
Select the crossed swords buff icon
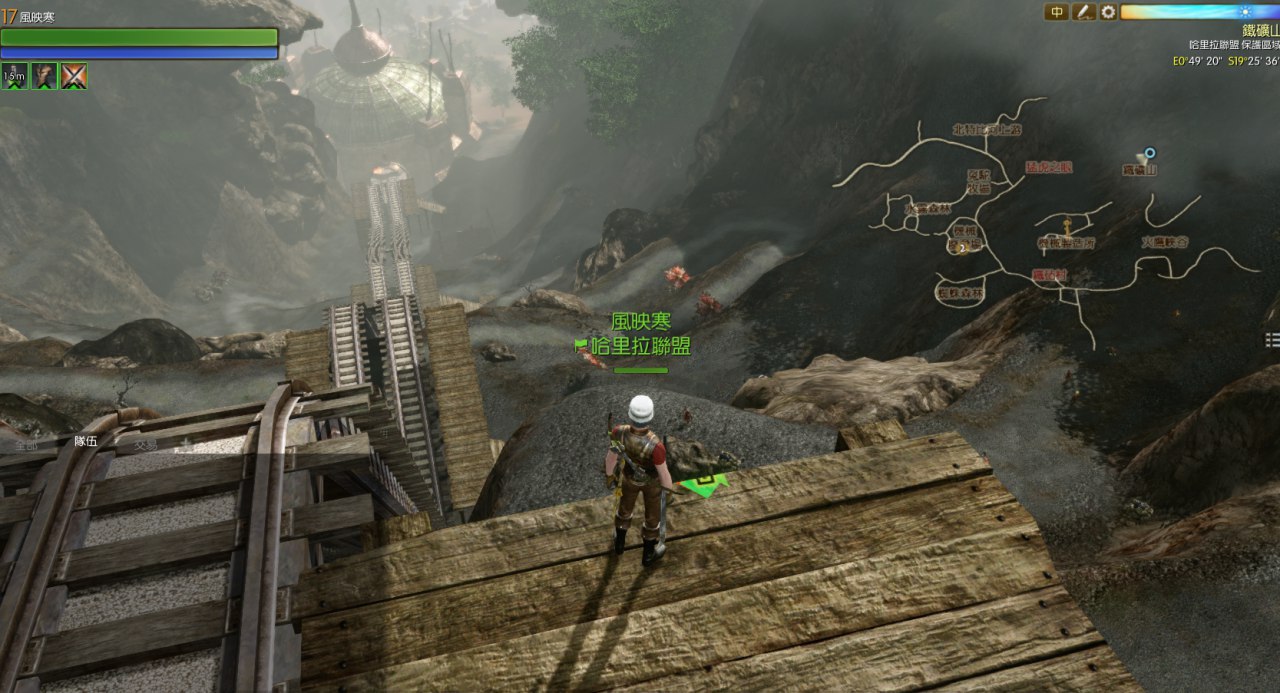pyautogui.click(x=73, y=76)
